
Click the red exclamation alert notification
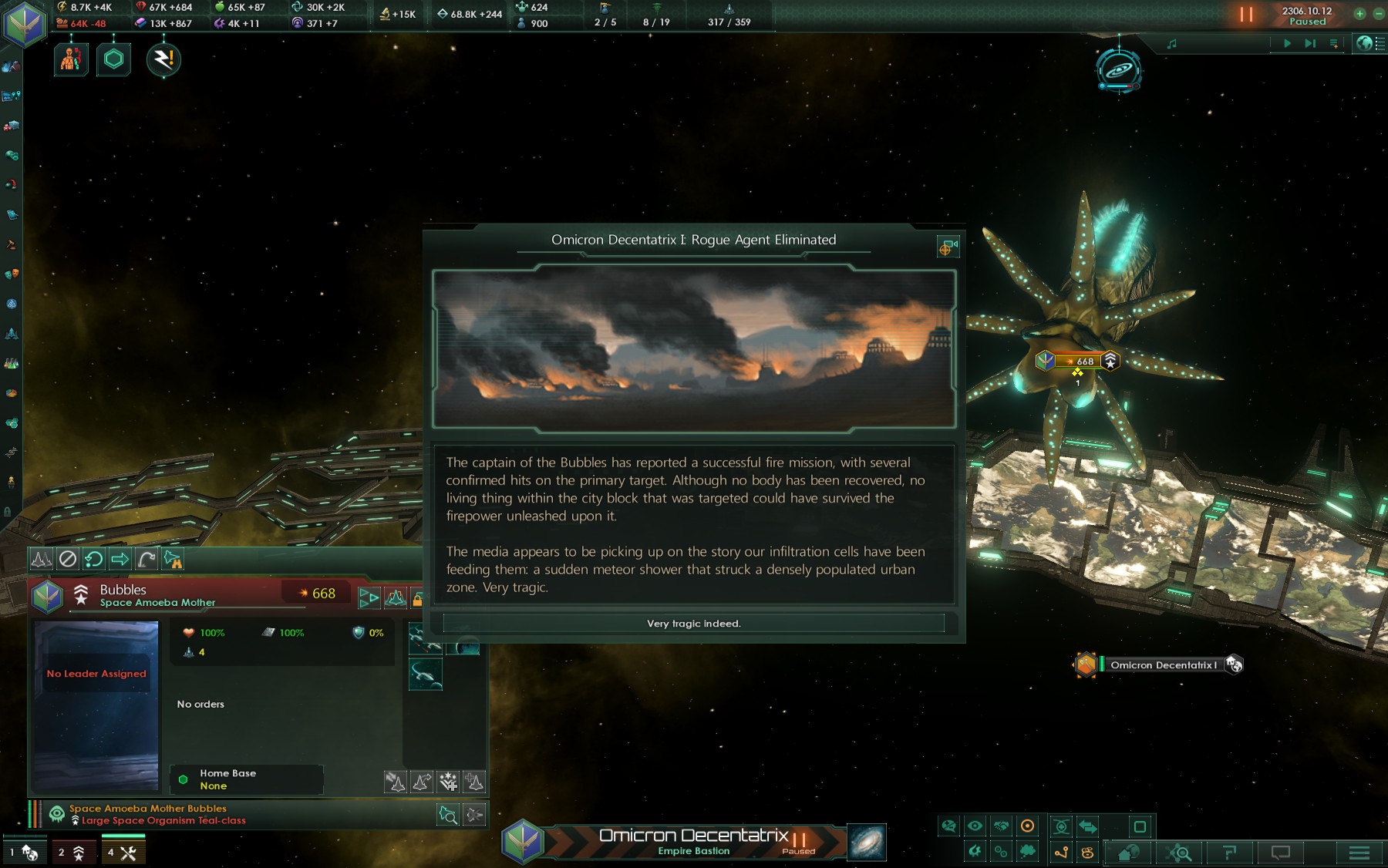click(x=163, y=59)
